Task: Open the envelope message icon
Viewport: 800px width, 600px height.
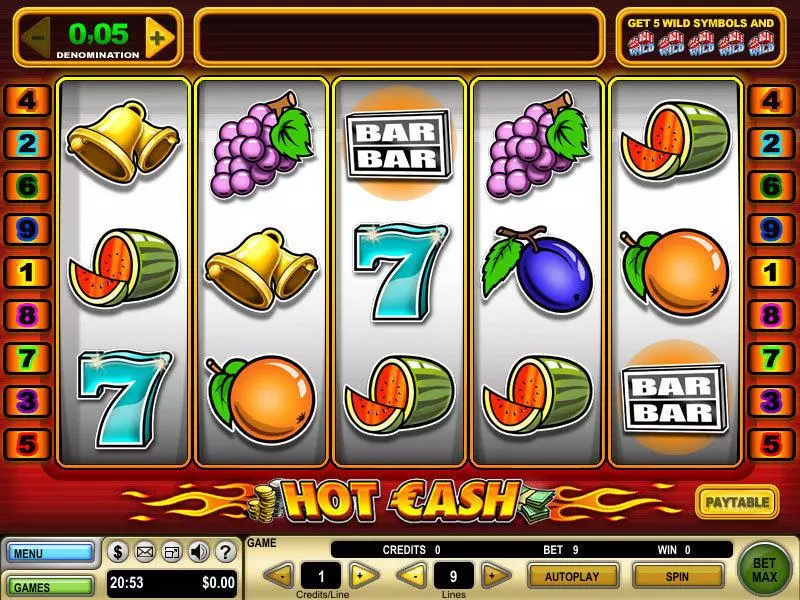Action: click(144, 550)
